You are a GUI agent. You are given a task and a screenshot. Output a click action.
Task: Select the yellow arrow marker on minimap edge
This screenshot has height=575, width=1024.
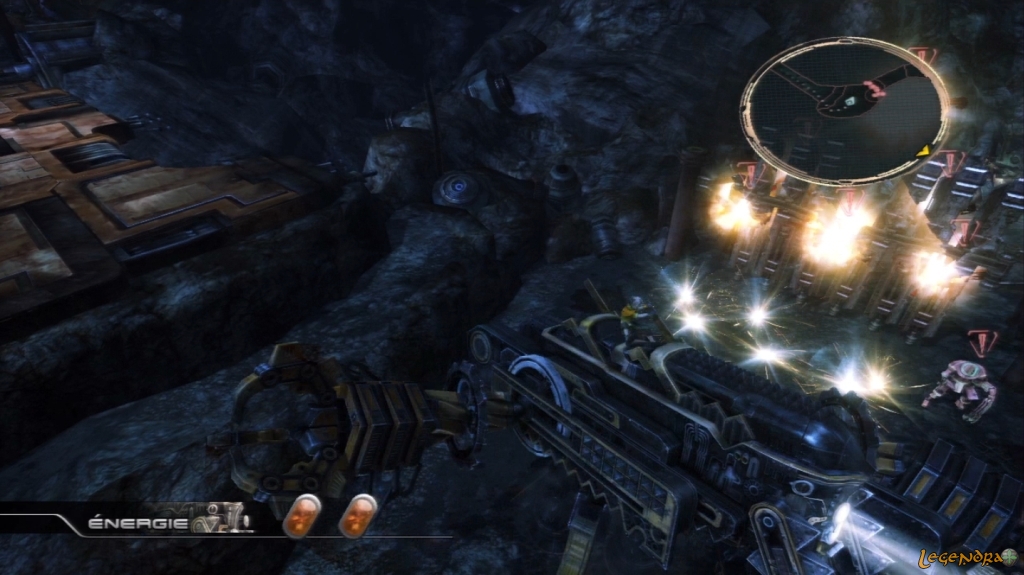925,152
